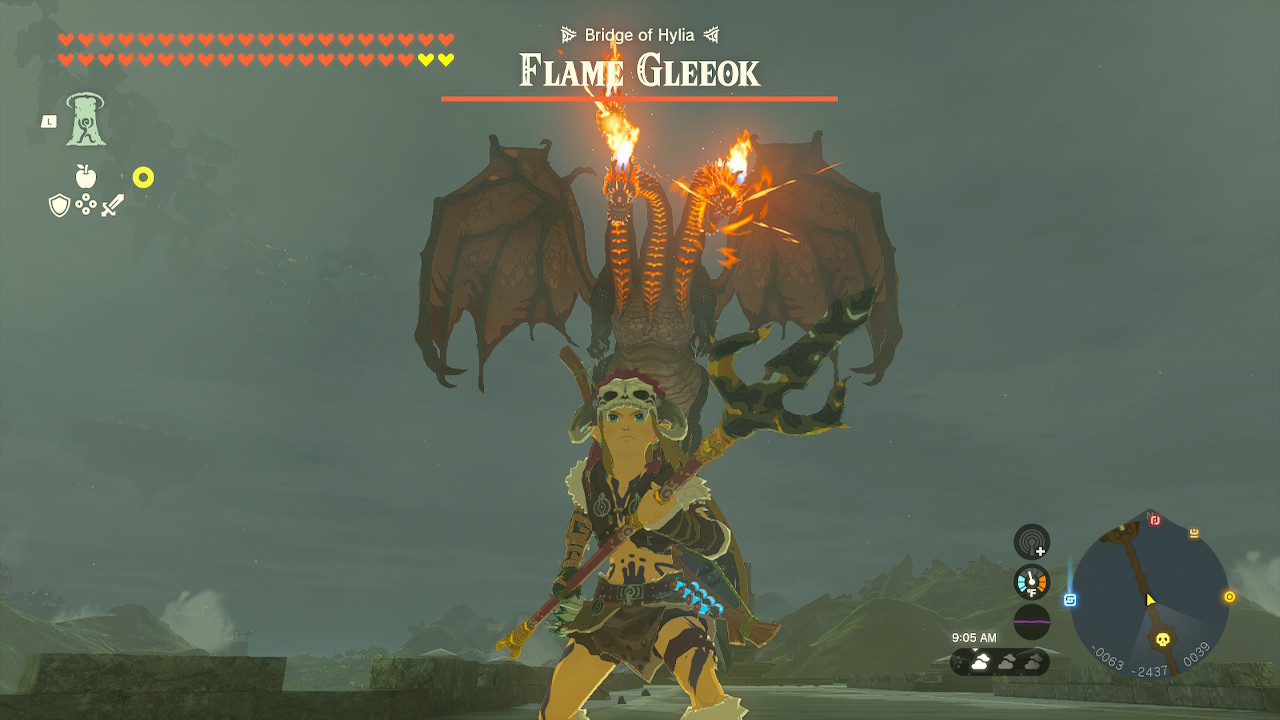Click the sound detection ring with plus sign
Image resolution: width=1280 pixels, height=720 pixels.
tap(1031, 541)
